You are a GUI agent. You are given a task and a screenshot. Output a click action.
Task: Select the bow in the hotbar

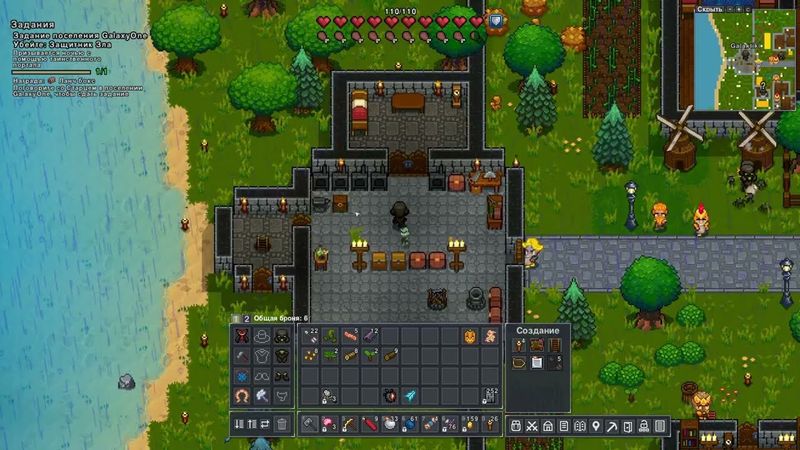coord(349,425)
